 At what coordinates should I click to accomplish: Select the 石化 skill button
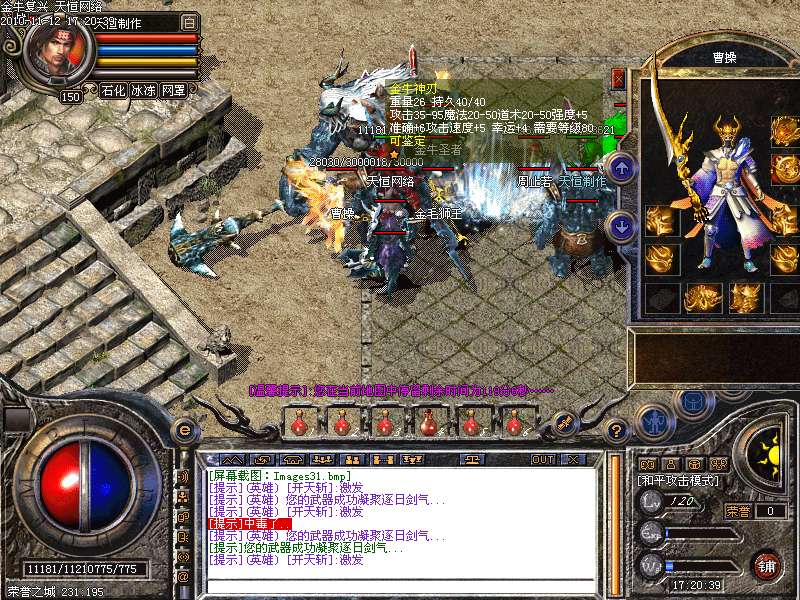(x=113, y=90)
